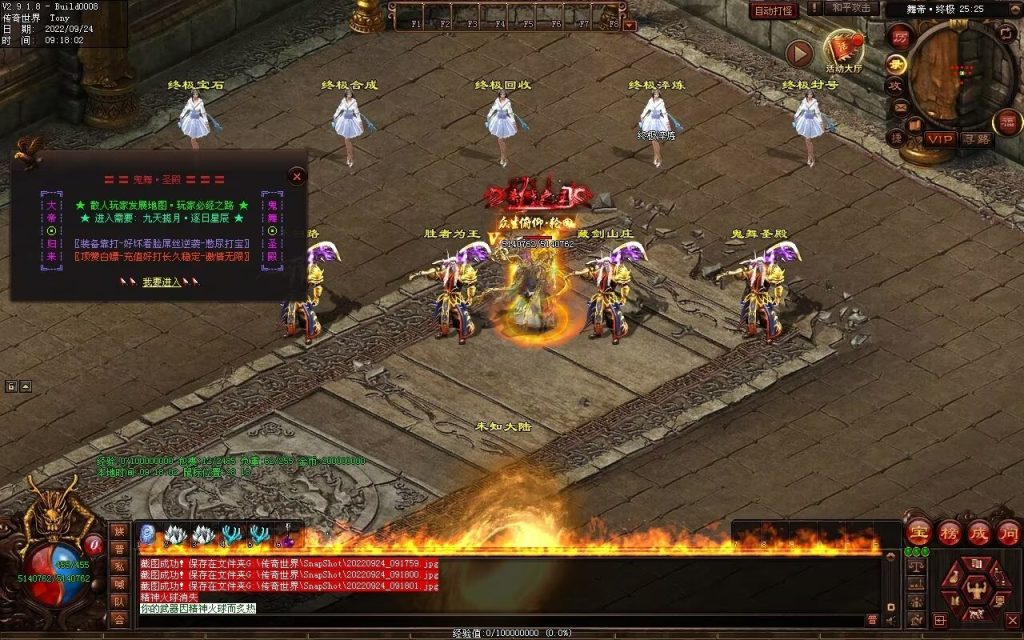Open the 问 help button
This screenshot has width=1024, height=640.
pos(1006,531)
